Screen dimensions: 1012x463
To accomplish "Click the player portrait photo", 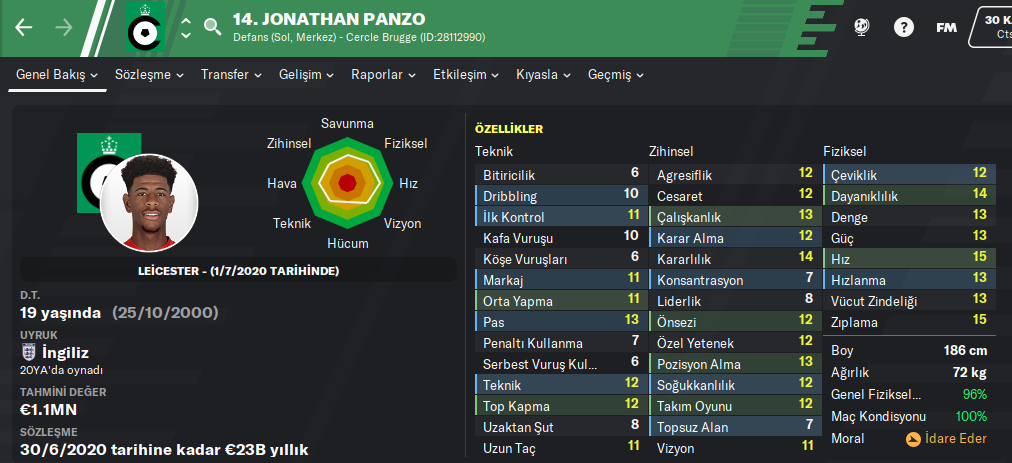I will tap(149, 203).
